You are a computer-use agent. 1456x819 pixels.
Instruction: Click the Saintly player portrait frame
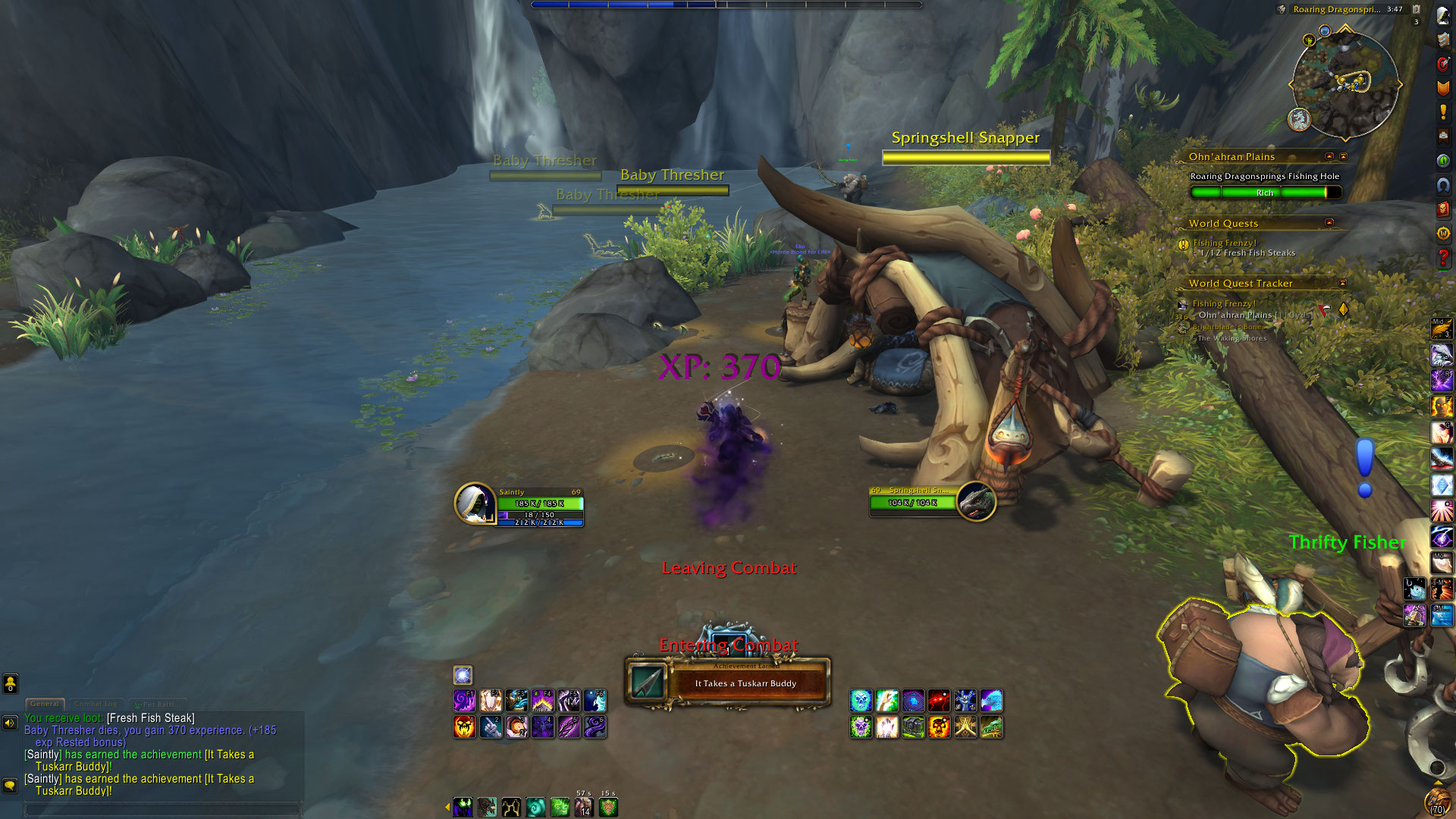pos(475,504)
